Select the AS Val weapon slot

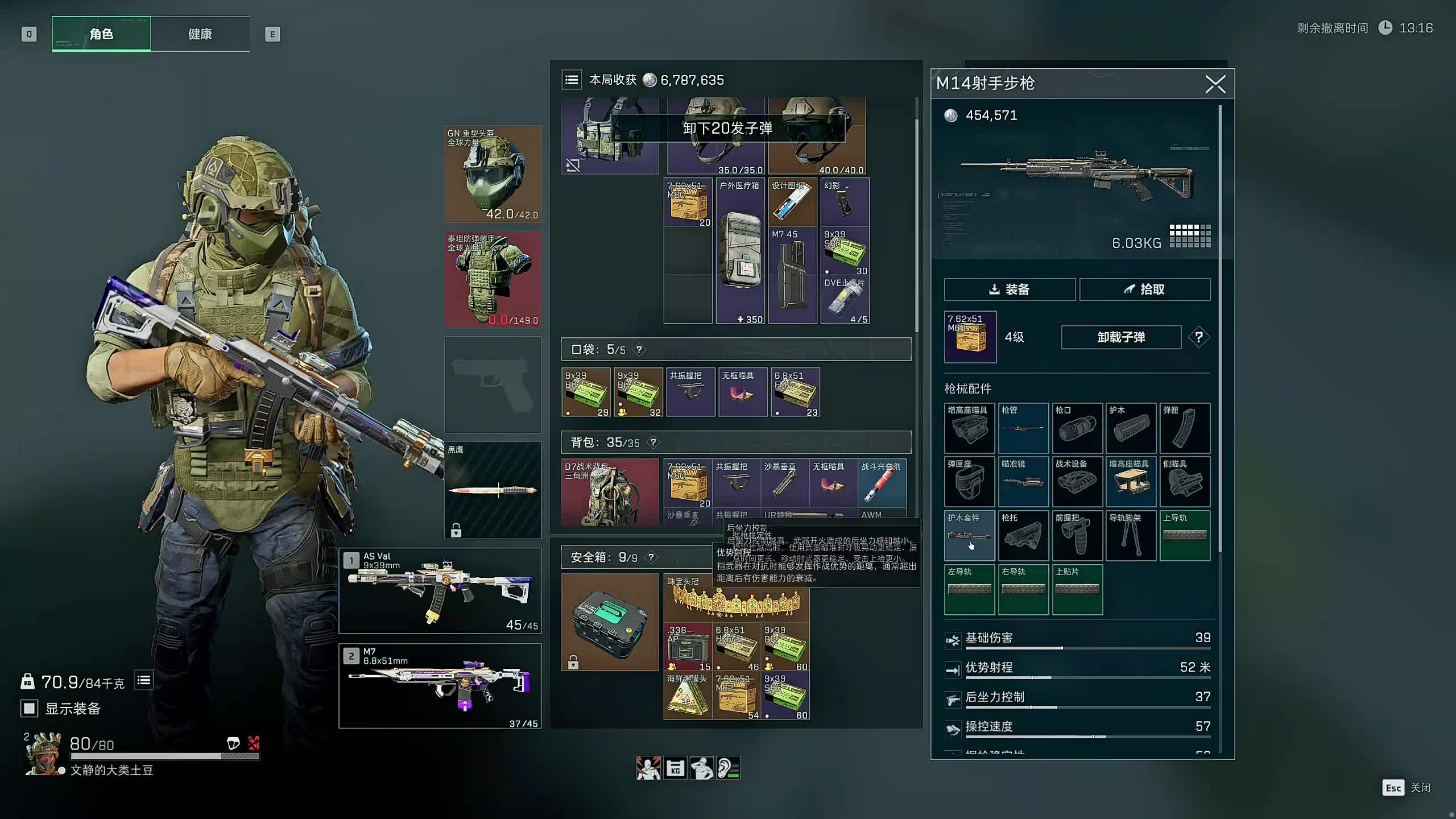(440, 591)
